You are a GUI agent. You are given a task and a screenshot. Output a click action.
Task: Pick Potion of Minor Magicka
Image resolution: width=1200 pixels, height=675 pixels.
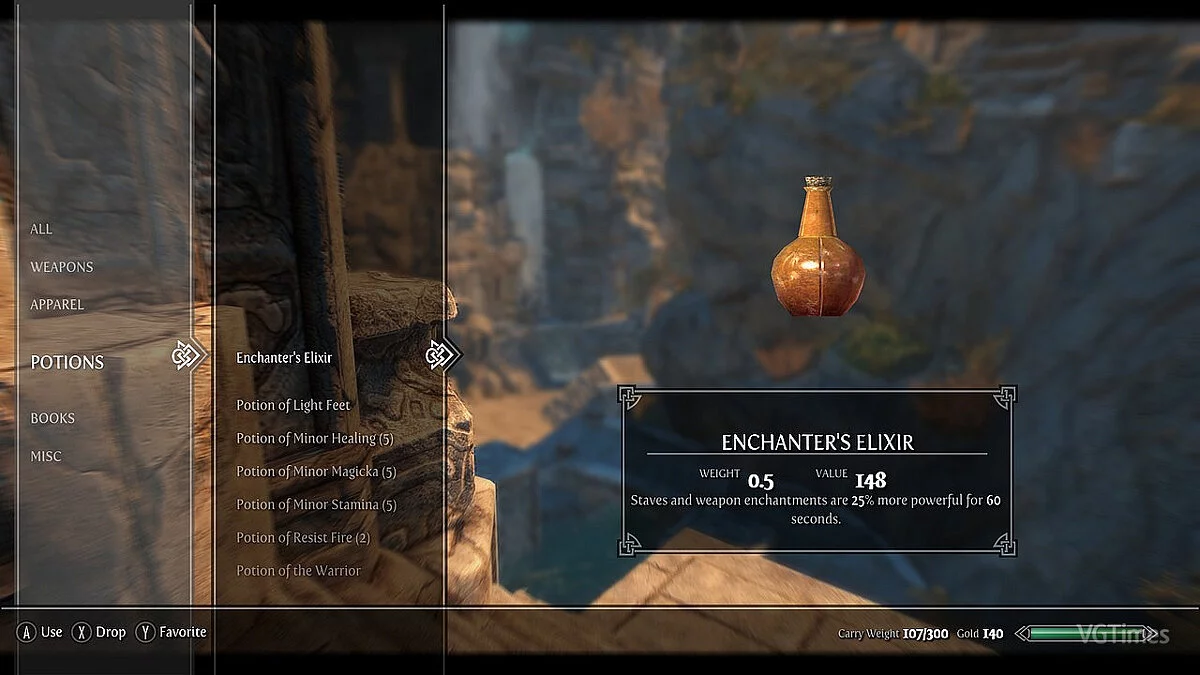[x=316, y=471]
